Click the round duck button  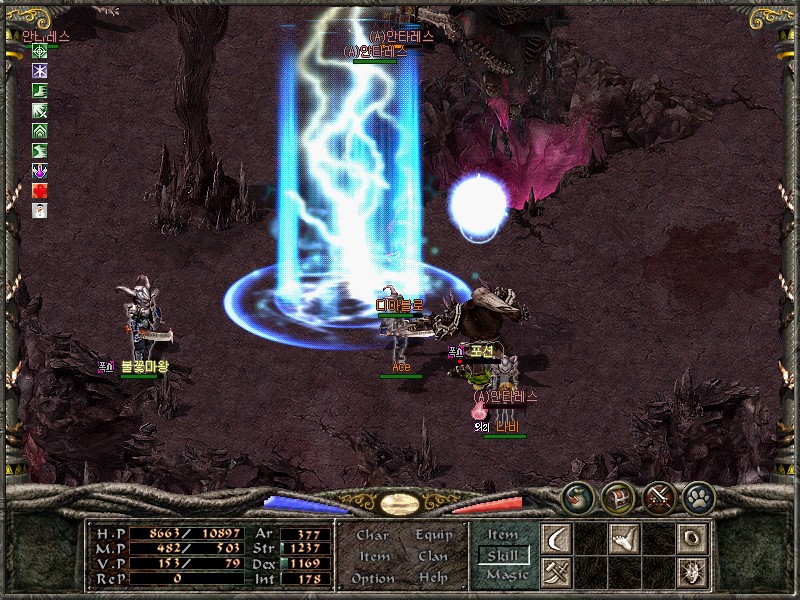click(x=578, y=496)
